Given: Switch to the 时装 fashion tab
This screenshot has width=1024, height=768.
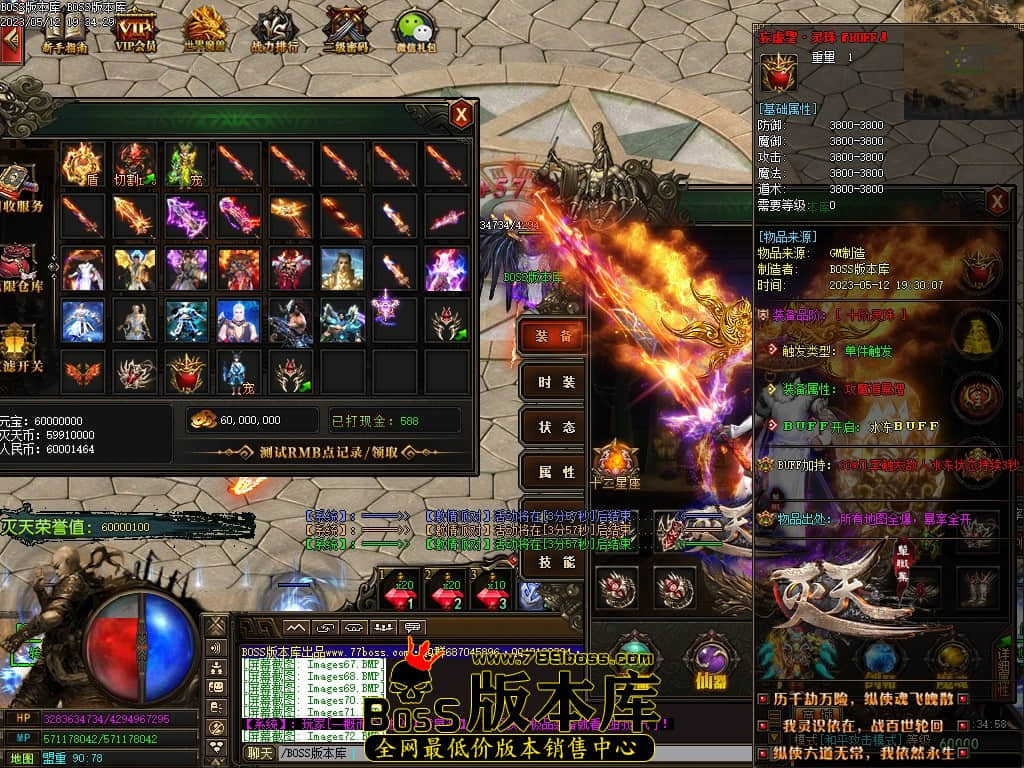Looking at the screenshot, I should pos(554,382).
